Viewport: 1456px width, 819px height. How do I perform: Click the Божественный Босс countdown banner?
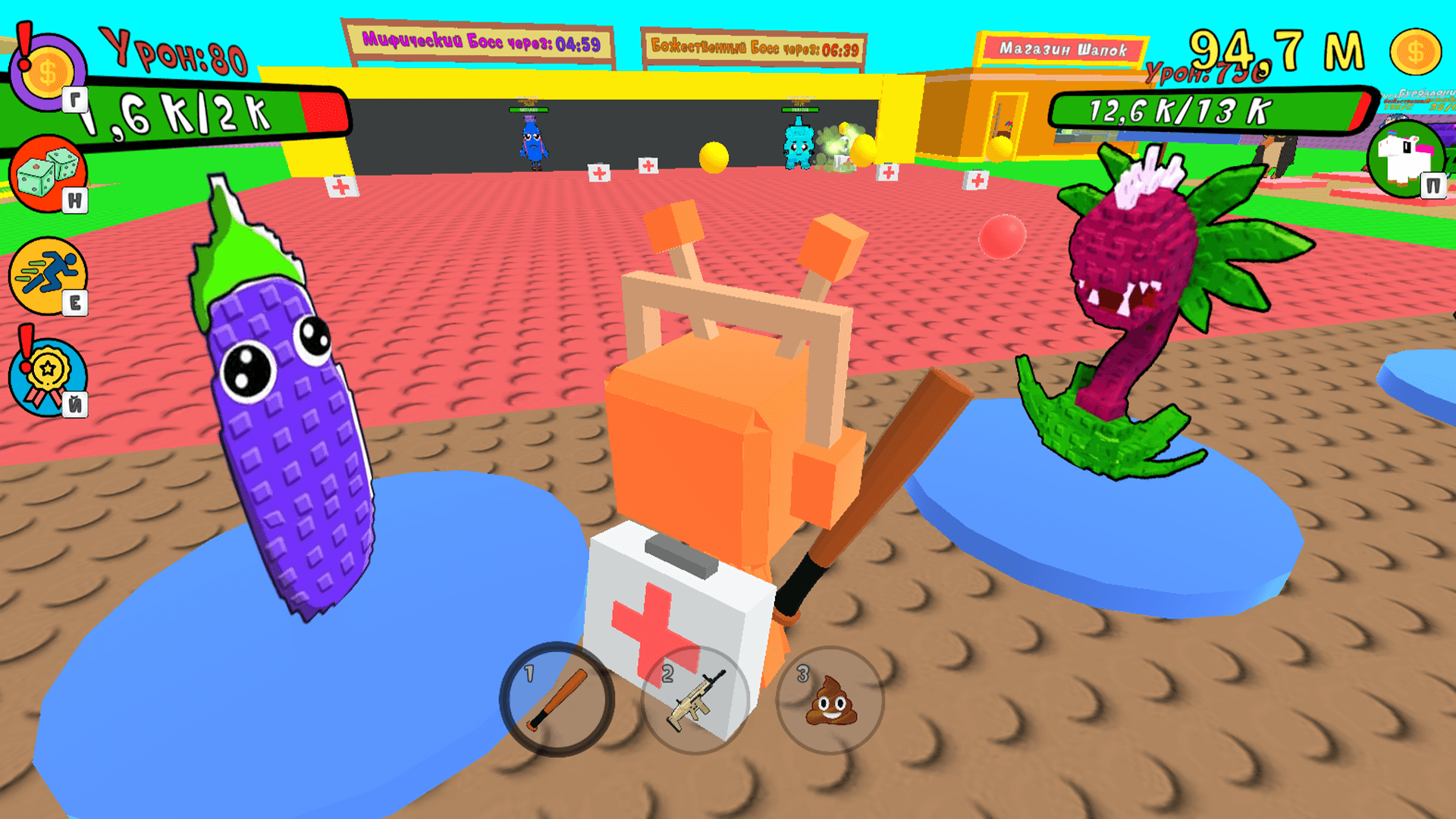click(754, 45)
